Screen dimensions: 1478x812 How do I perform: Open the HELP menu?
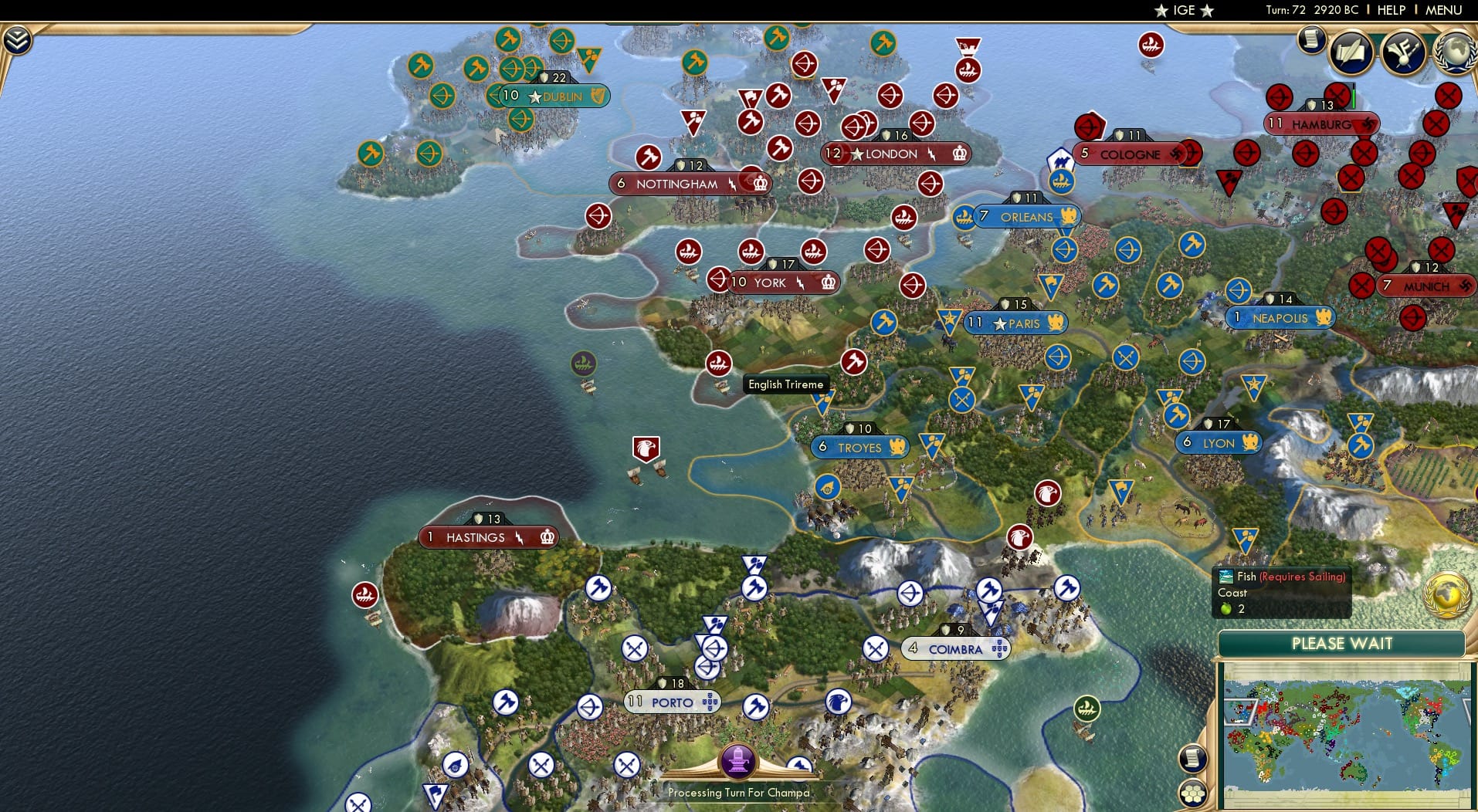(1390, 10)
